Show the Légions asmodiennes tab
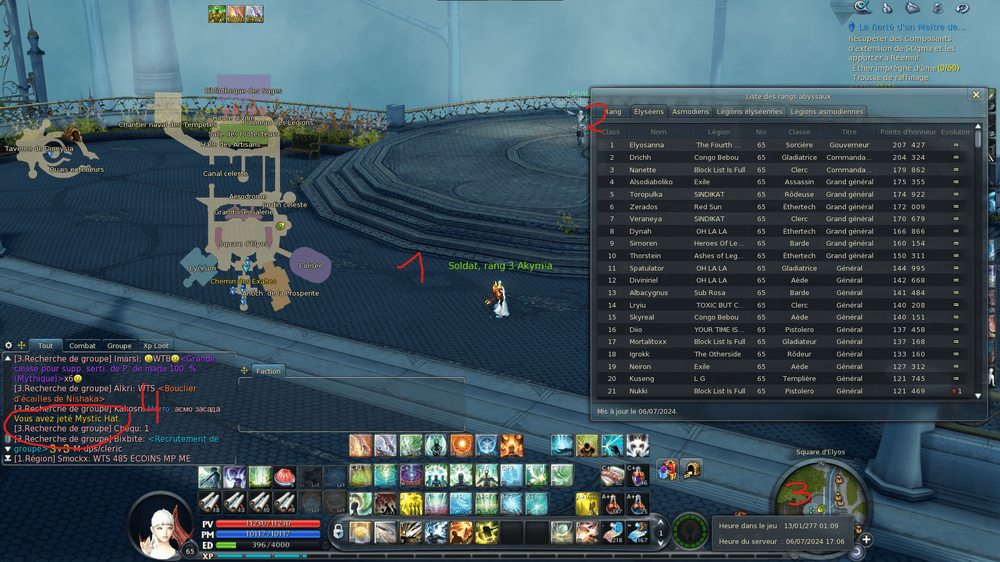1000x562 pixels. [826, 112]
